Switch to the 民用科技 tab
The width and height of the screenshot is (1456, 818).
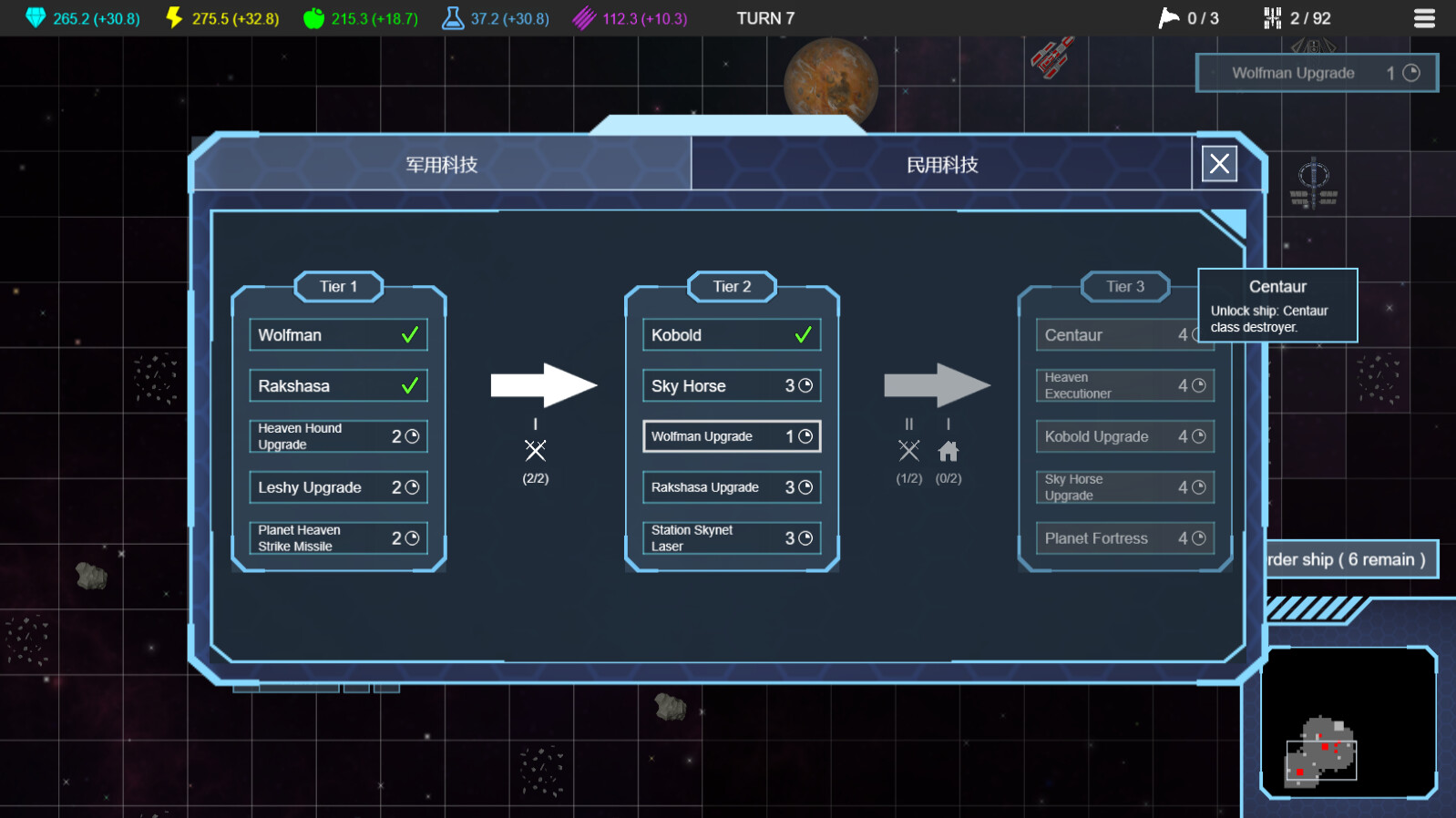tap(943, 165)
